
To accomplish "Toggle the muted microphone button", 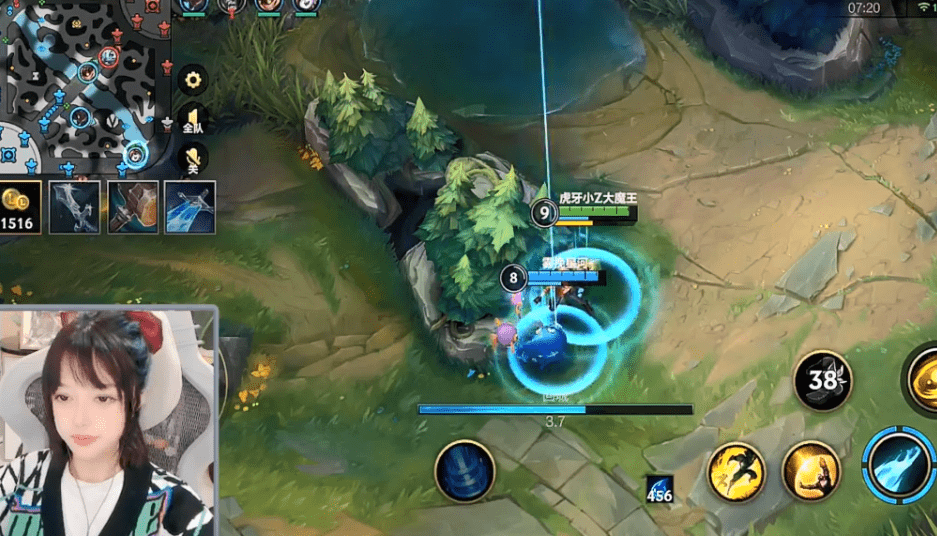I will tap(193, 158).
